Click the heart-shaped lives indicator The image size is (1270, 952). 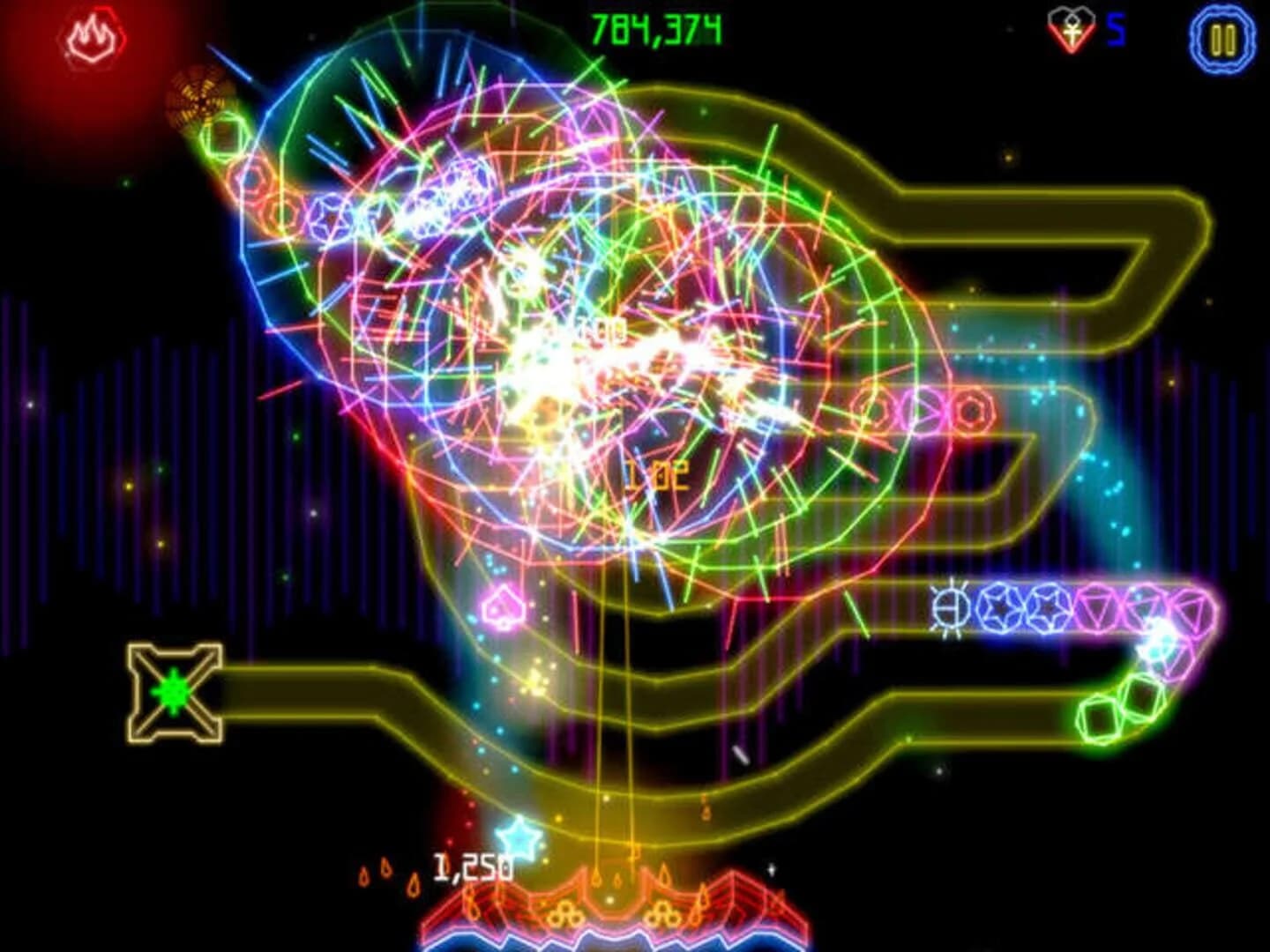(1070, 28)
